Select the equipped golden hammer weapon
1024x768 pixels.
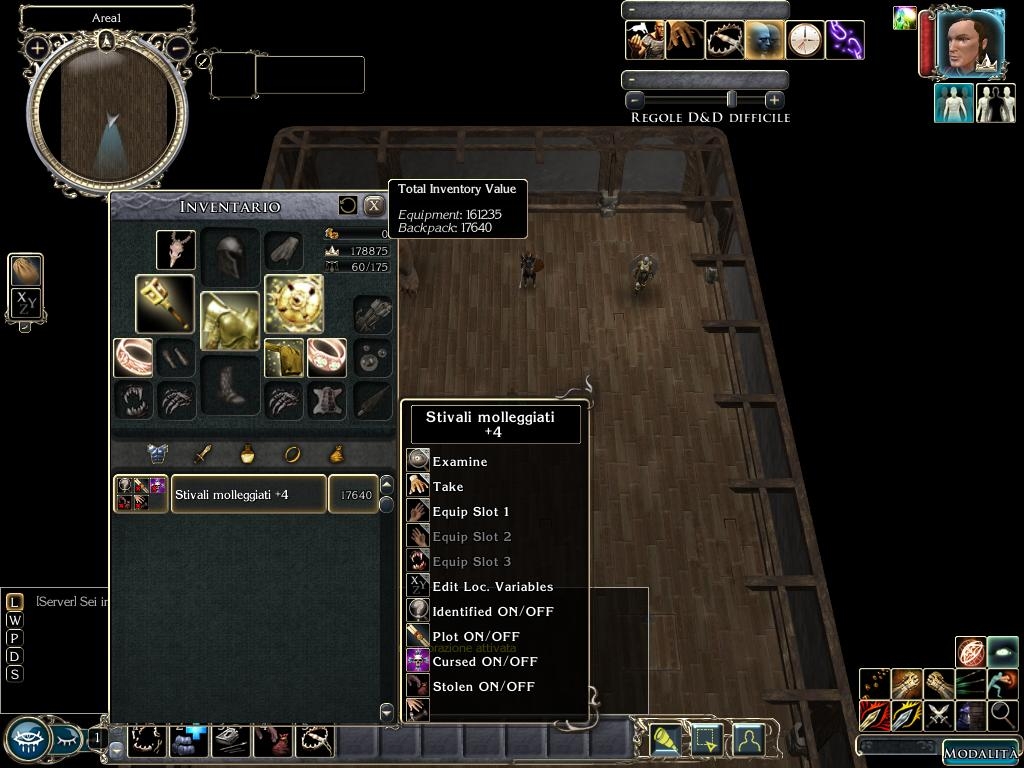[165, 304]
